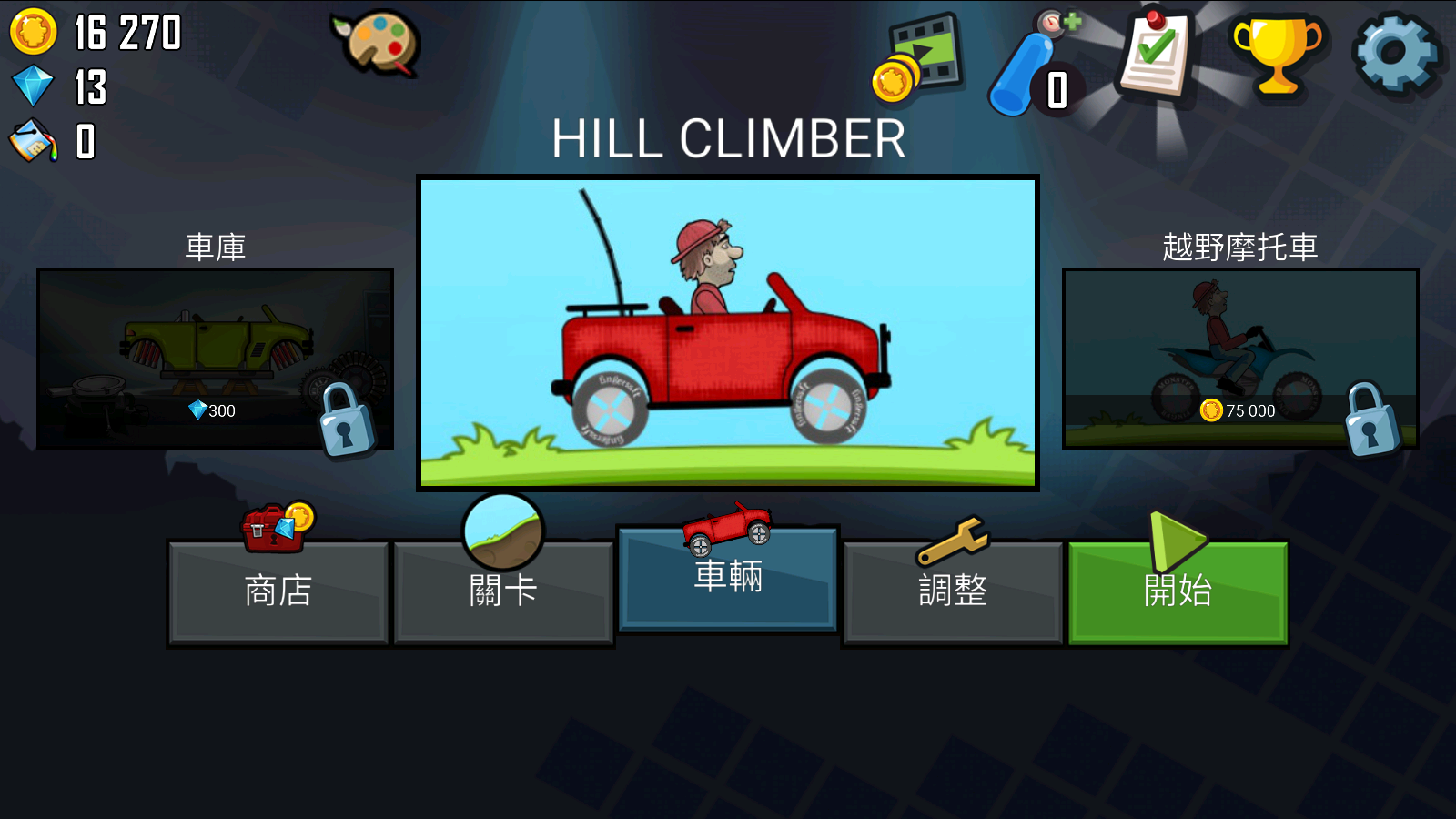Open the 調整 tuning menu

coord(953,591)
